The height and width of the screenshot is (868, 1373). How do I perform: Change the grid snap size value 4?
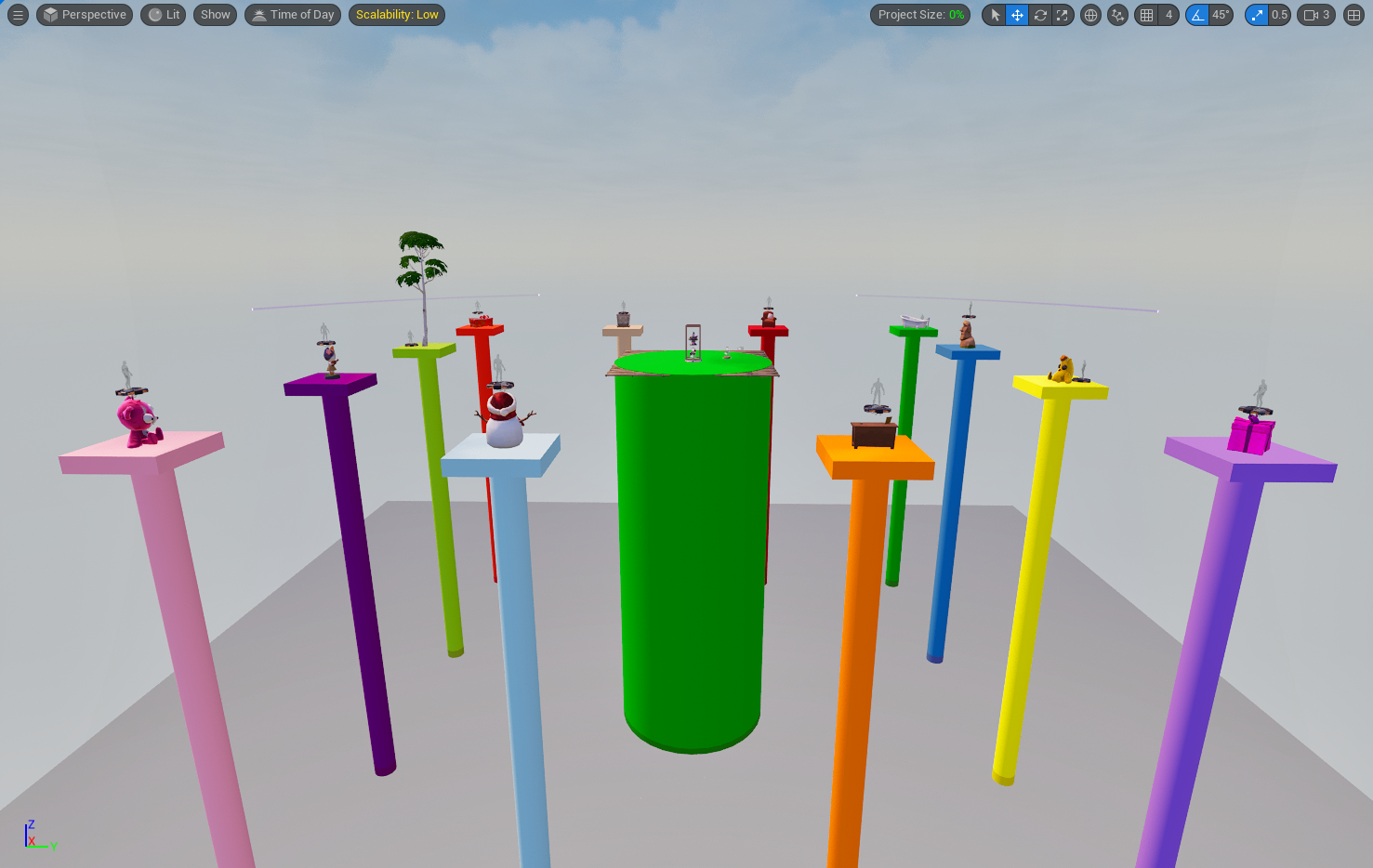coord(1169,15)
